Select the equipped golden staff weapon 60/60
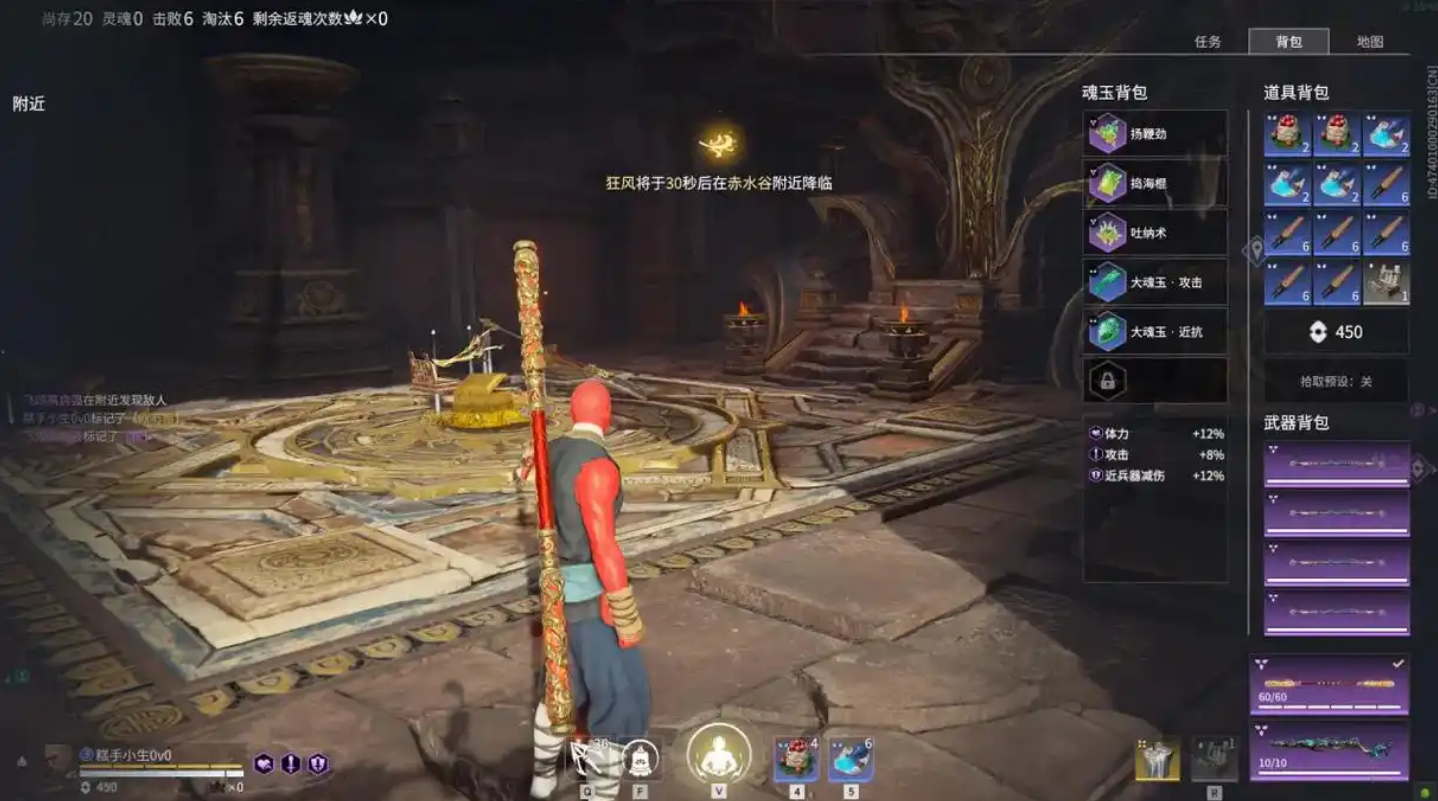 [x=1329, y=684]
